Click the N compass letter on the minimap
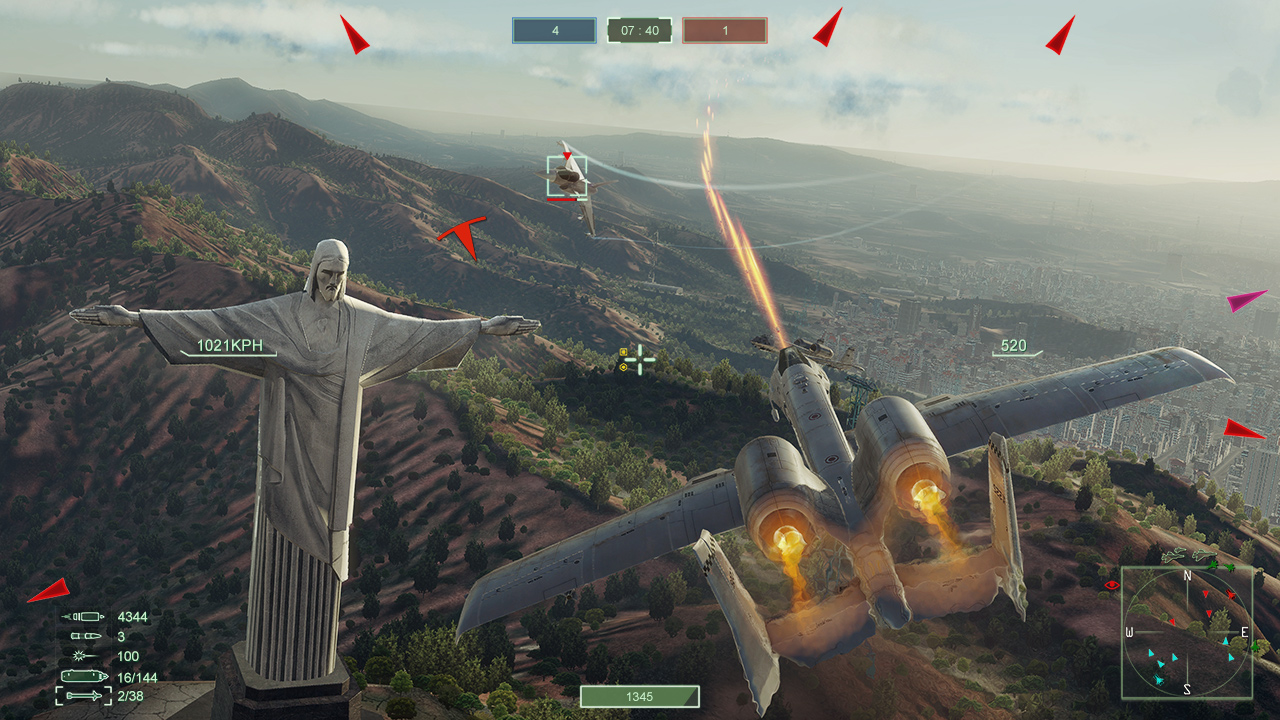 pos(1187,576)
